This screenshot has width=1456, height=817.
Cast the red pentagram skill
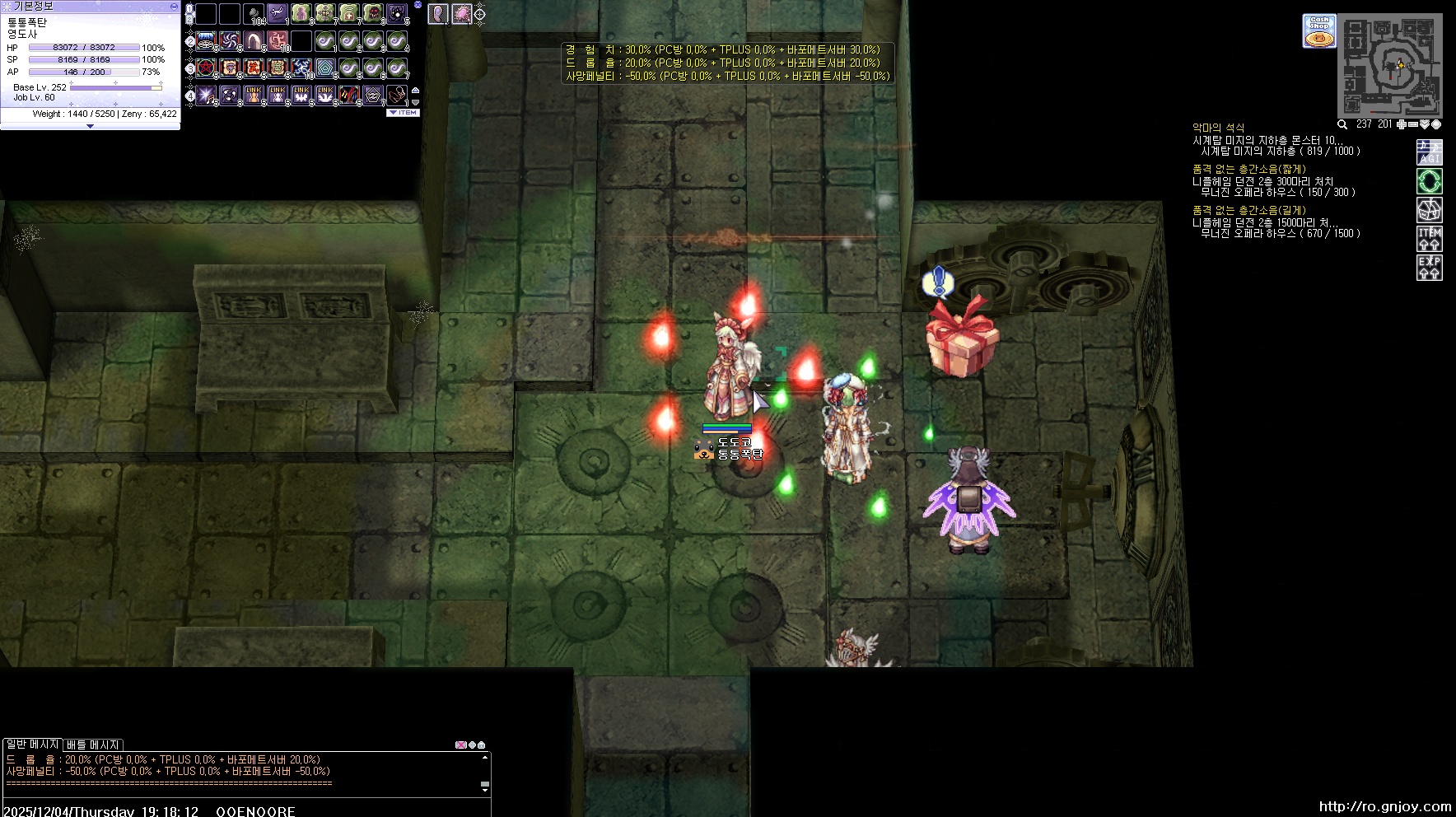206,68
